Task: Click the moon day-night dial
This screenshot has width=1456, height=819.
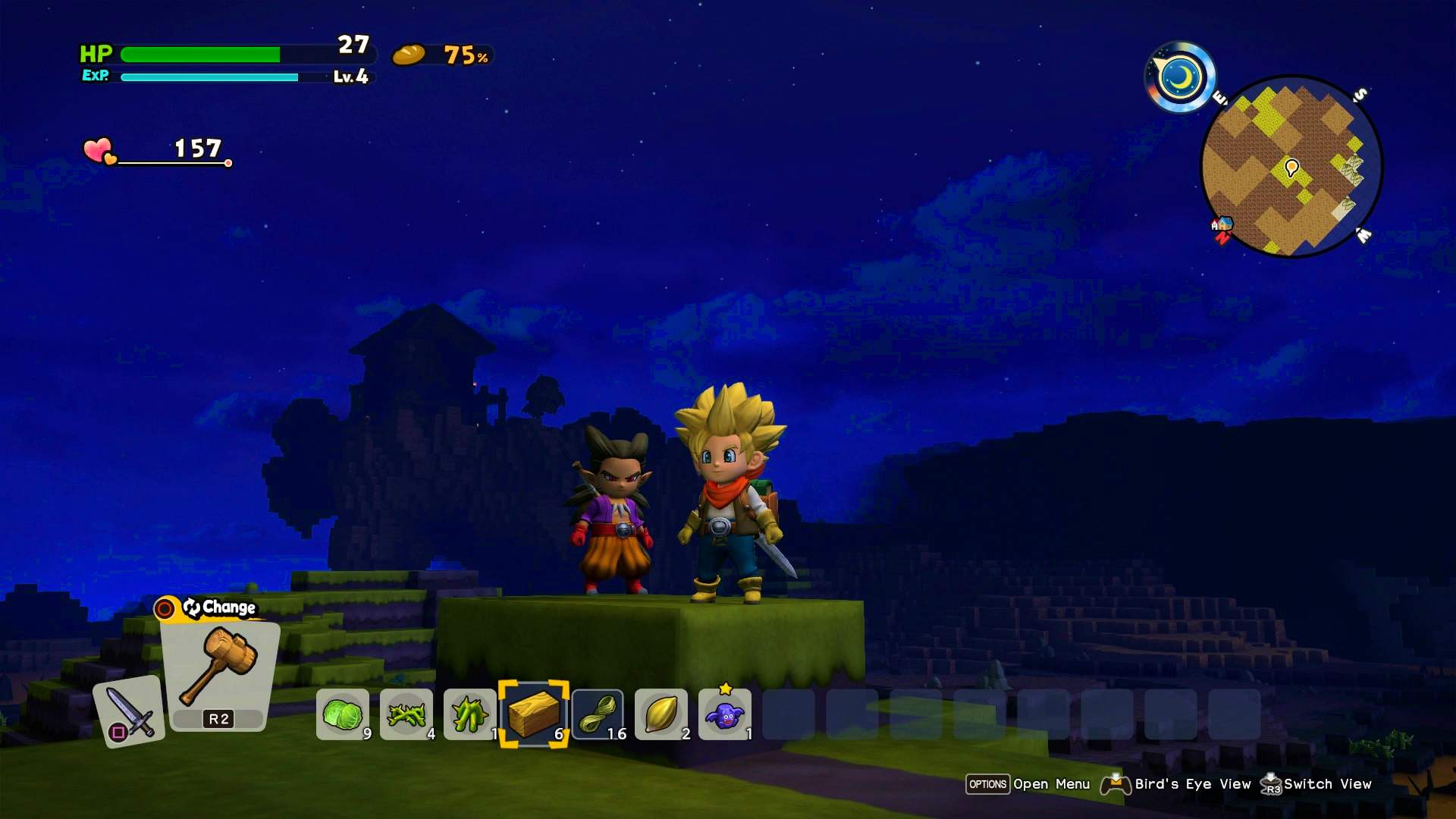Action: (1181, 75)
